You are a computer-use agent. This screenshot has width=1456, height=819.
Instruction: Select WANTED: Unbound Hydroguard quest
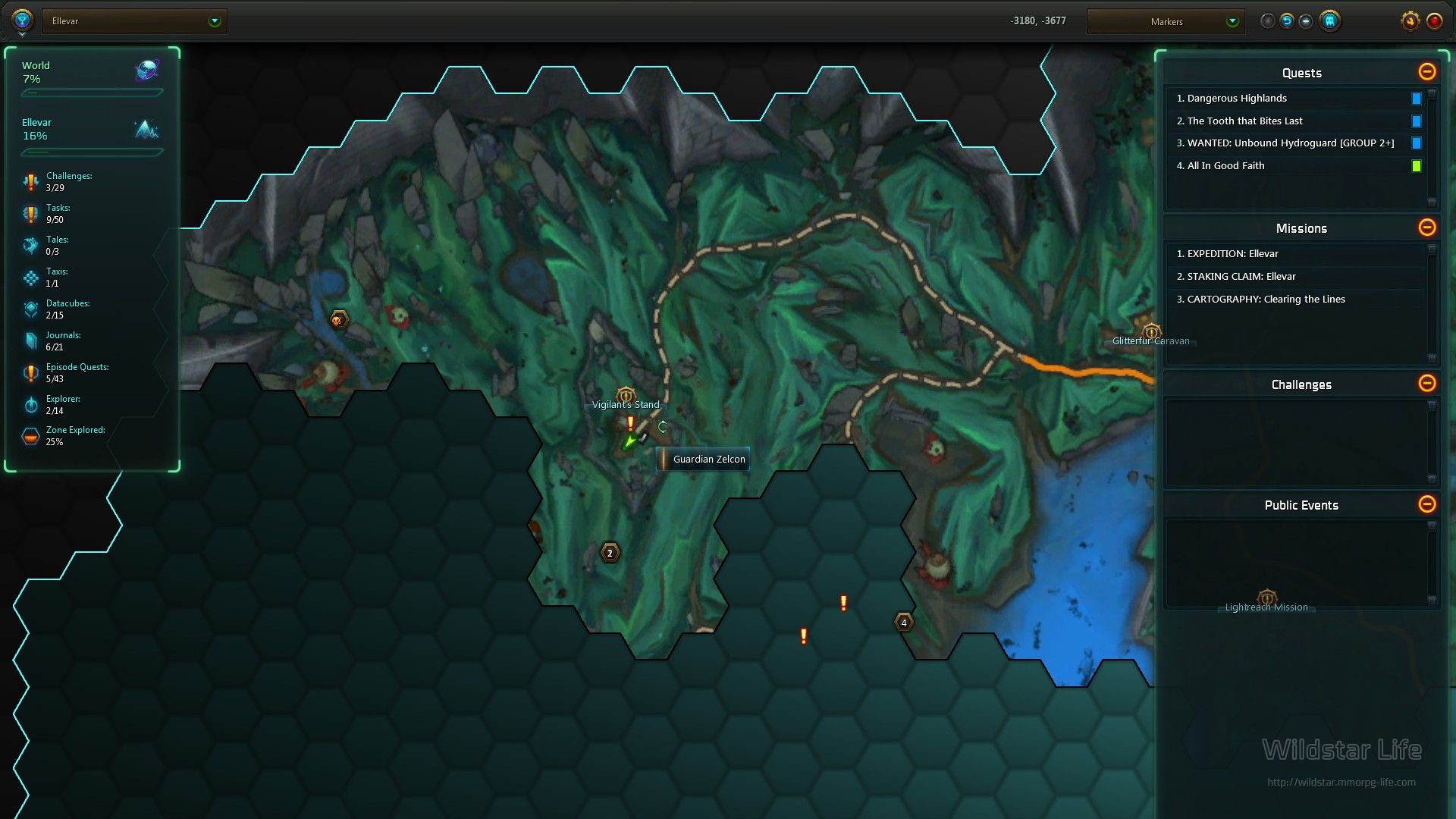[1285, 143]
